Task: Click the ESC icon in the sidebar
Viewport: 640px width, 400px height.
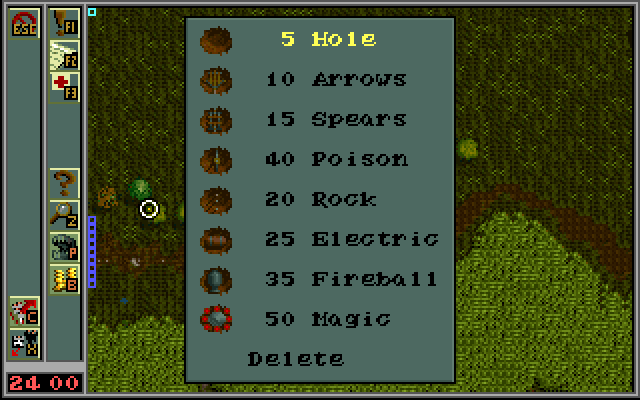Action: click(x=24, y=22)
